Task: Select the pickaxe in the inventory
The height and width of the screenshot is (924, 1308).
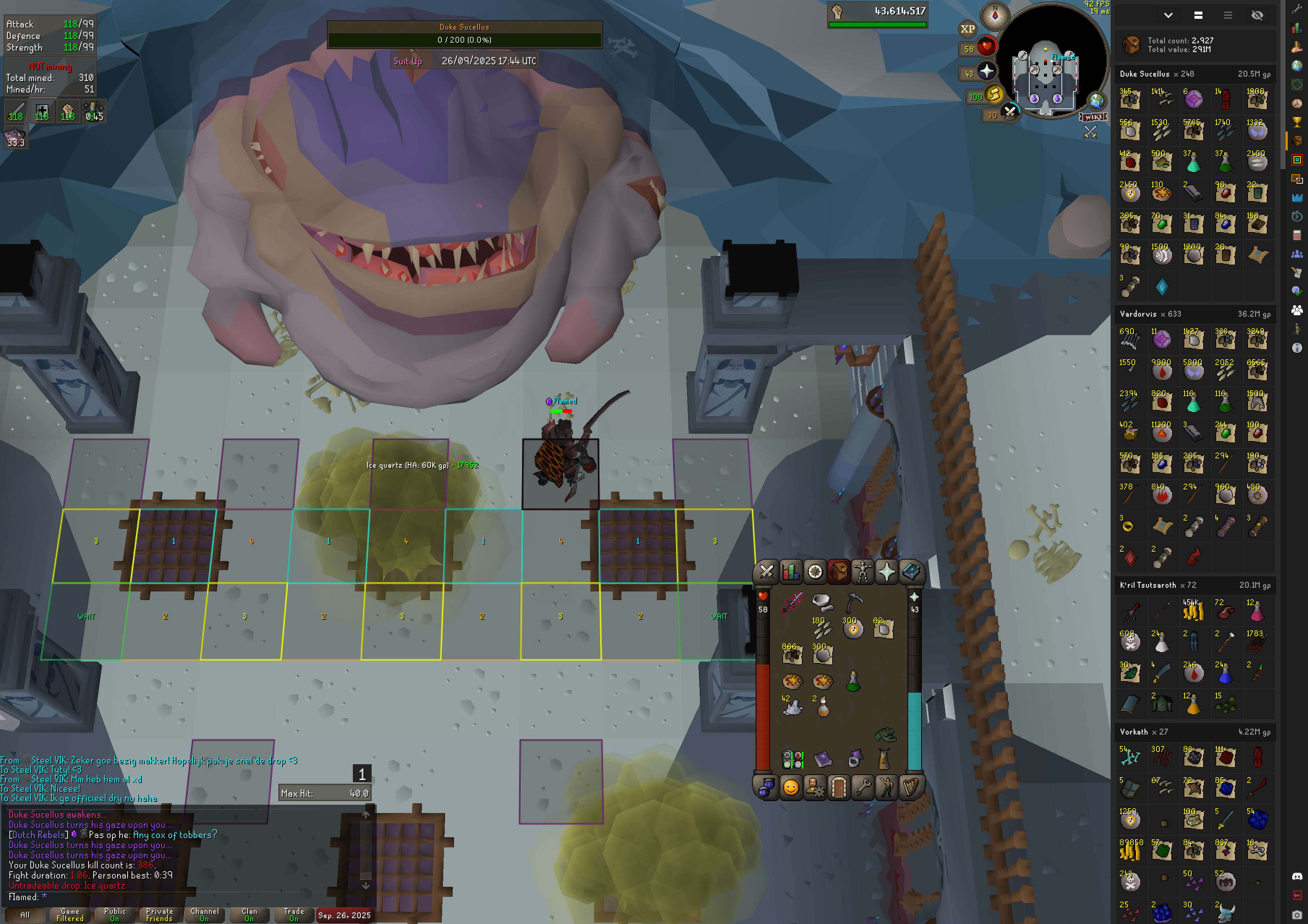Action: click(854, 602)
